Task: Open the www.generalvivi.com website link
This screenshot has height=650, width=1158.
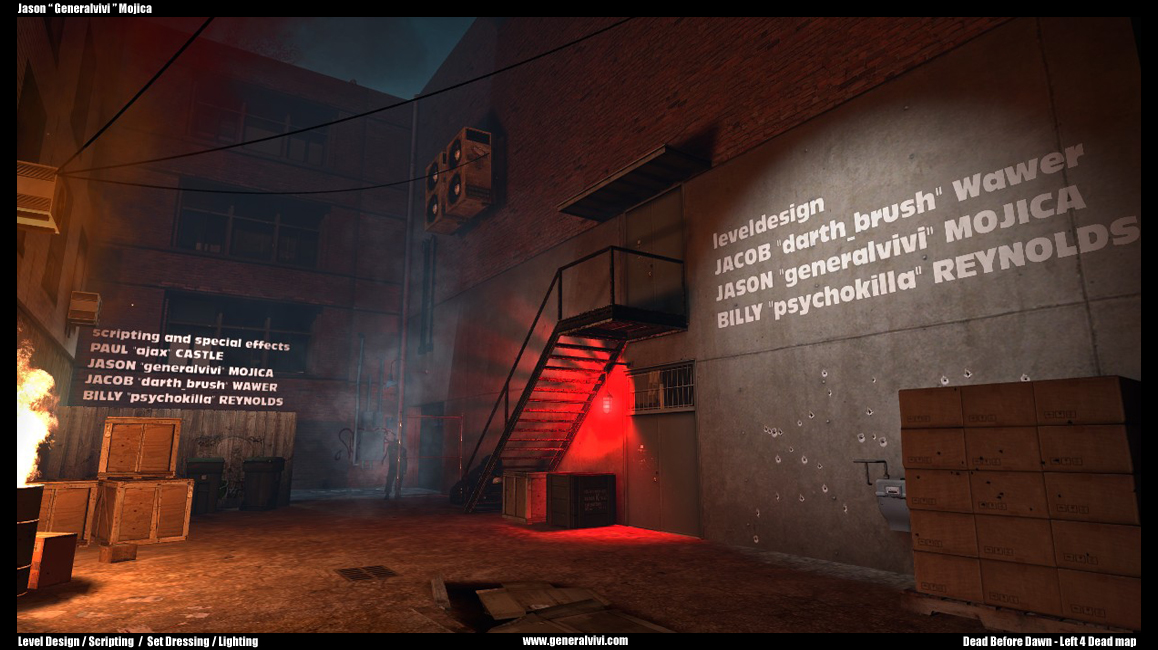Action: pos(575,641)
